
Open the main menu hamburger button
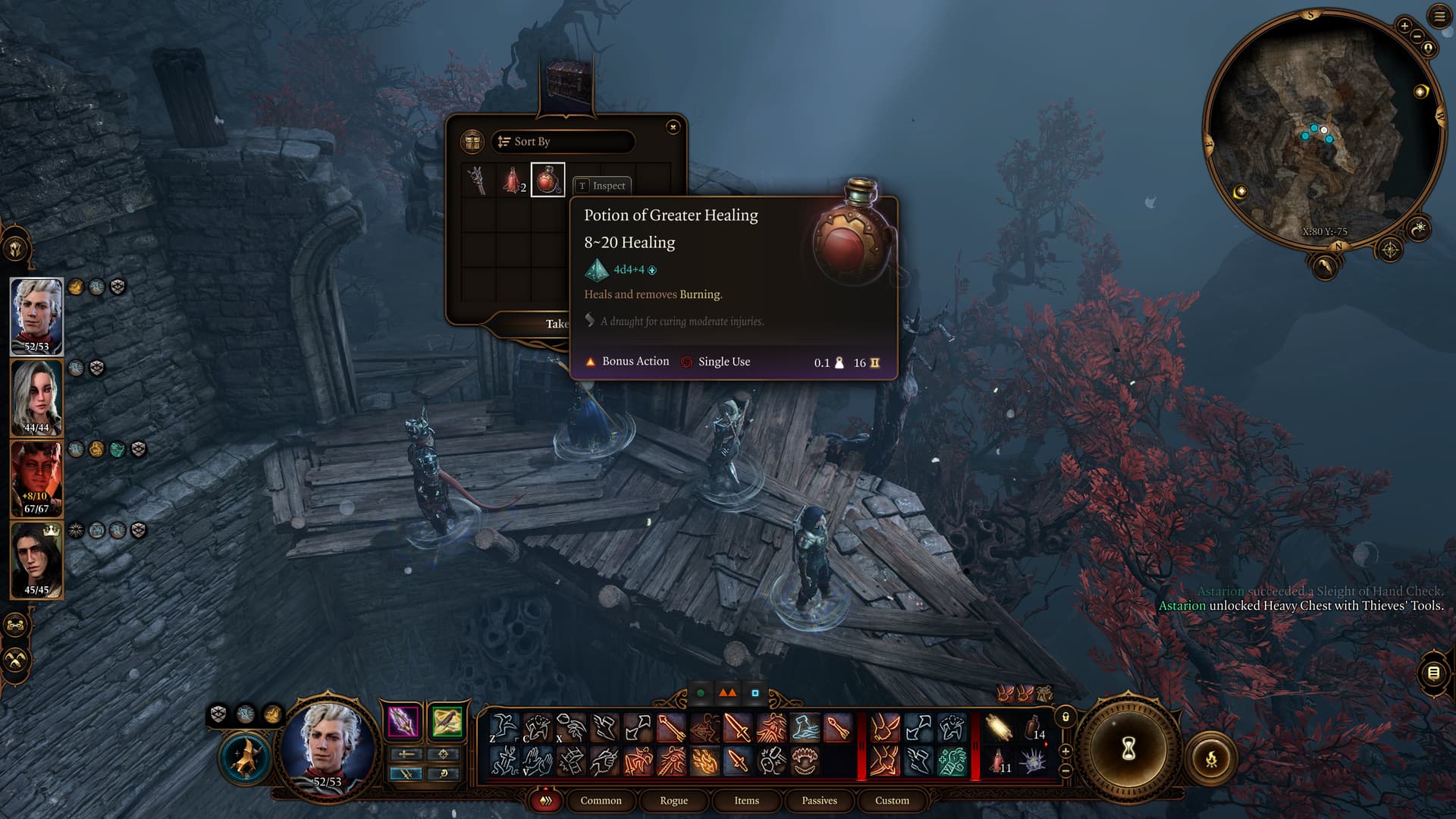(x=1439, y=17)
